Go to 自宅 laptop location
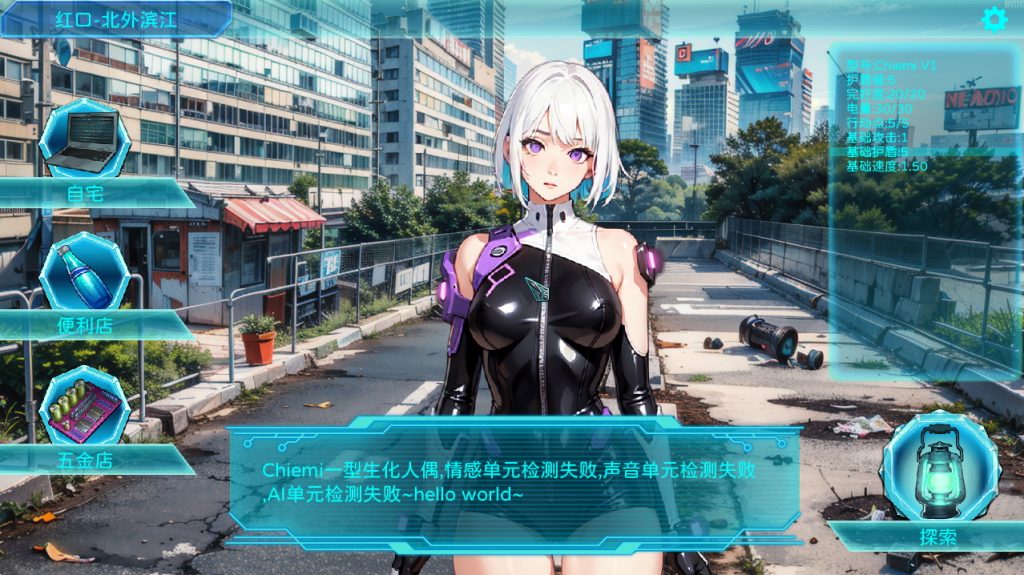 85,139
